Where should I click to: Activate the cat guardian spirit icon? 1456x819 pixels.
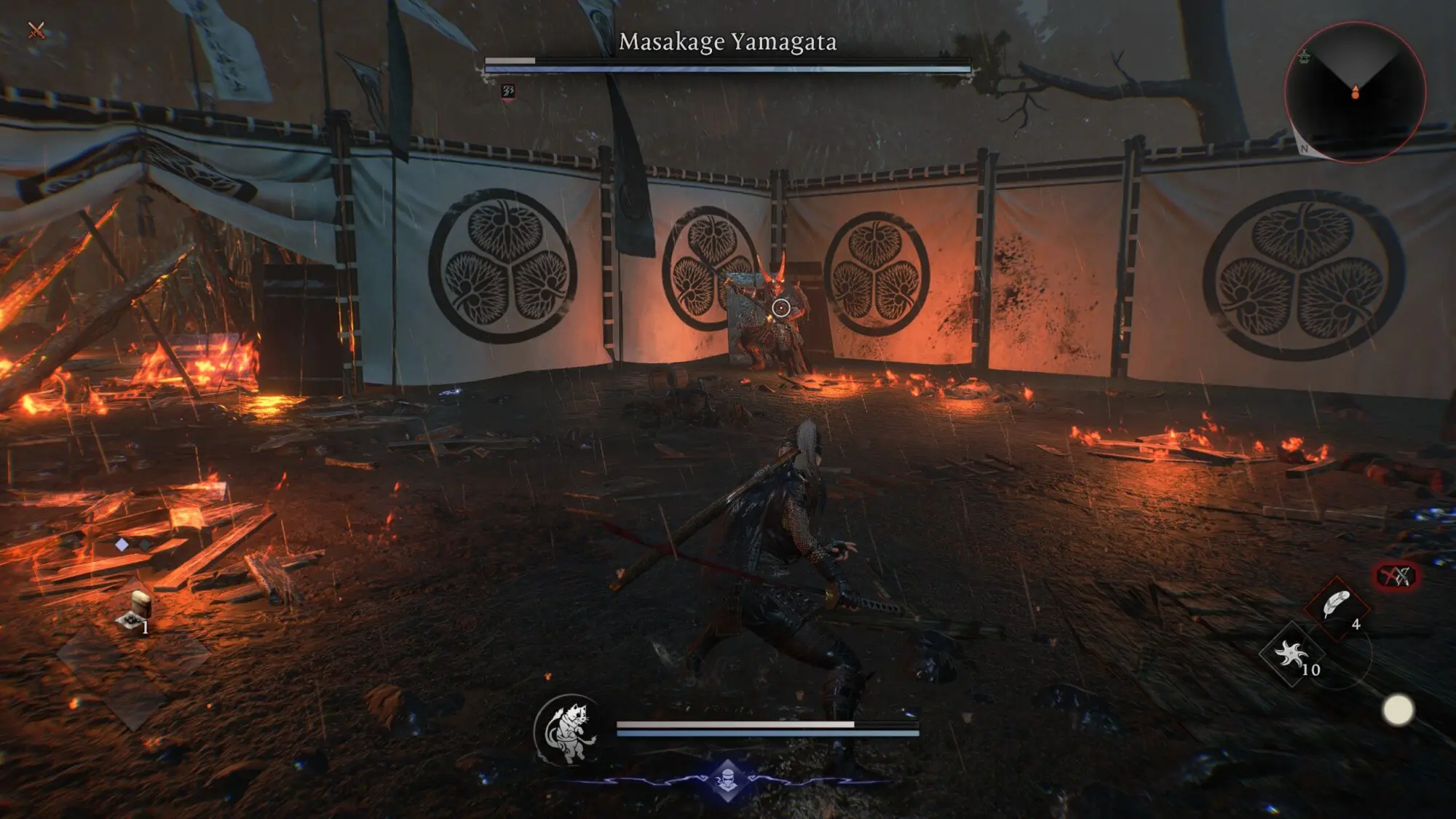(x=569, y=730)
